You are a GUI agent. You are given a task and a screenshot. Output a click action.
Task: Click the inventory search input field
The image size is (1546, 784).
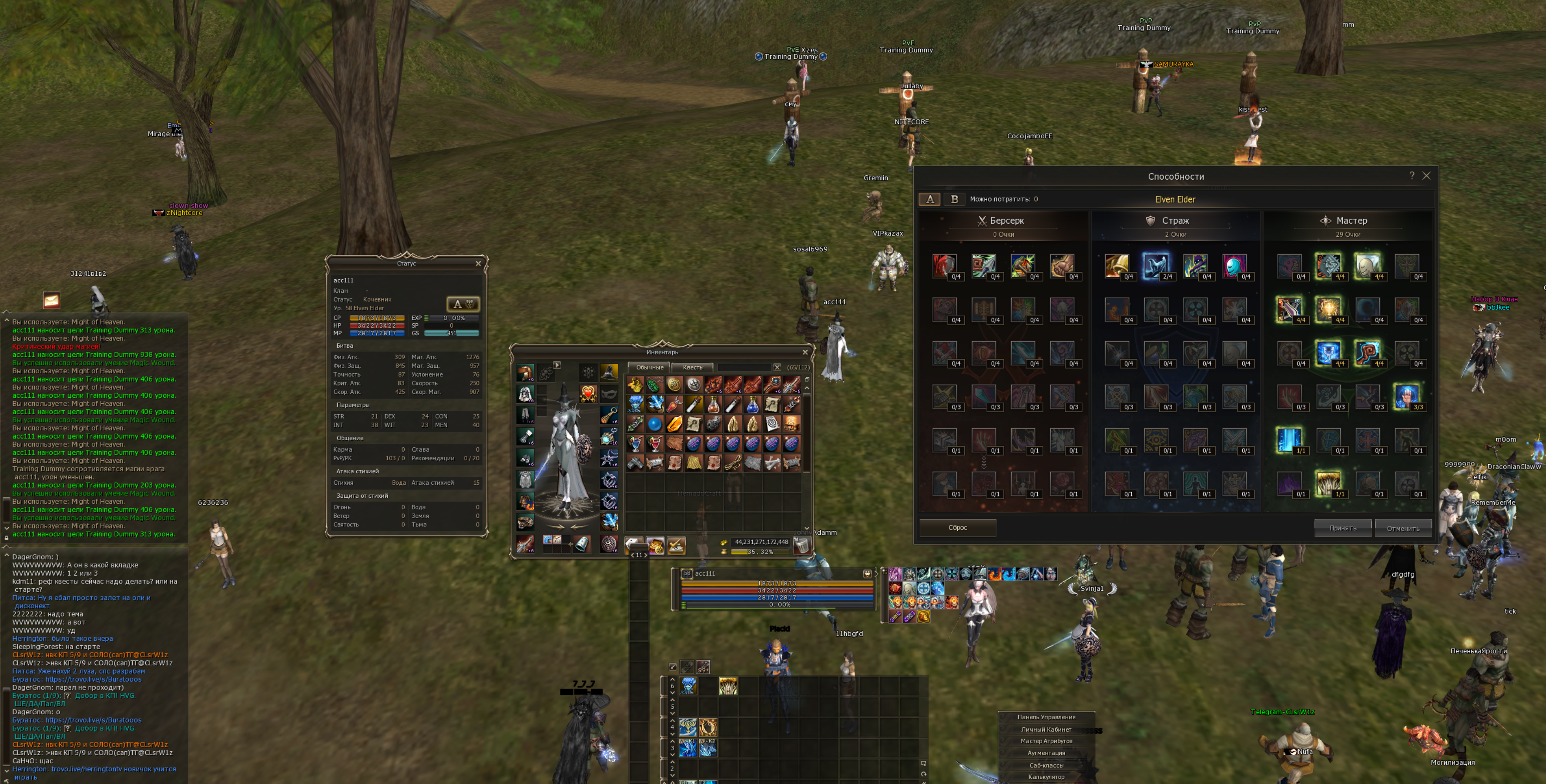click(x=744, y=367)
